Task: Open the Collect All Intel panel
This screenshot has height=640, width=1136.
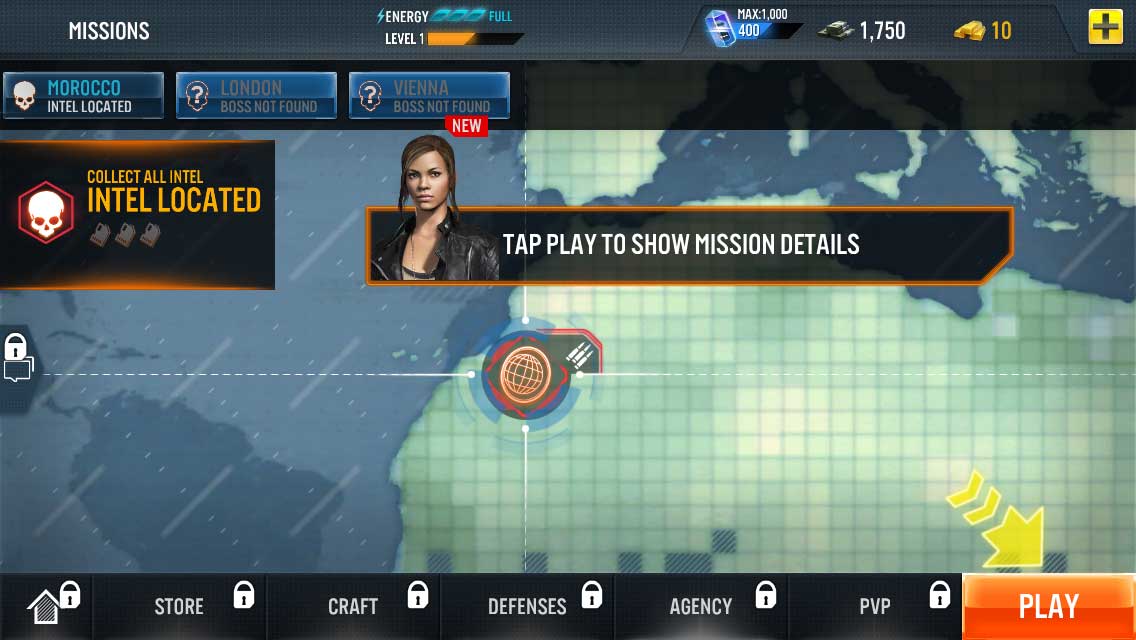Action: [x=137, y=214]
